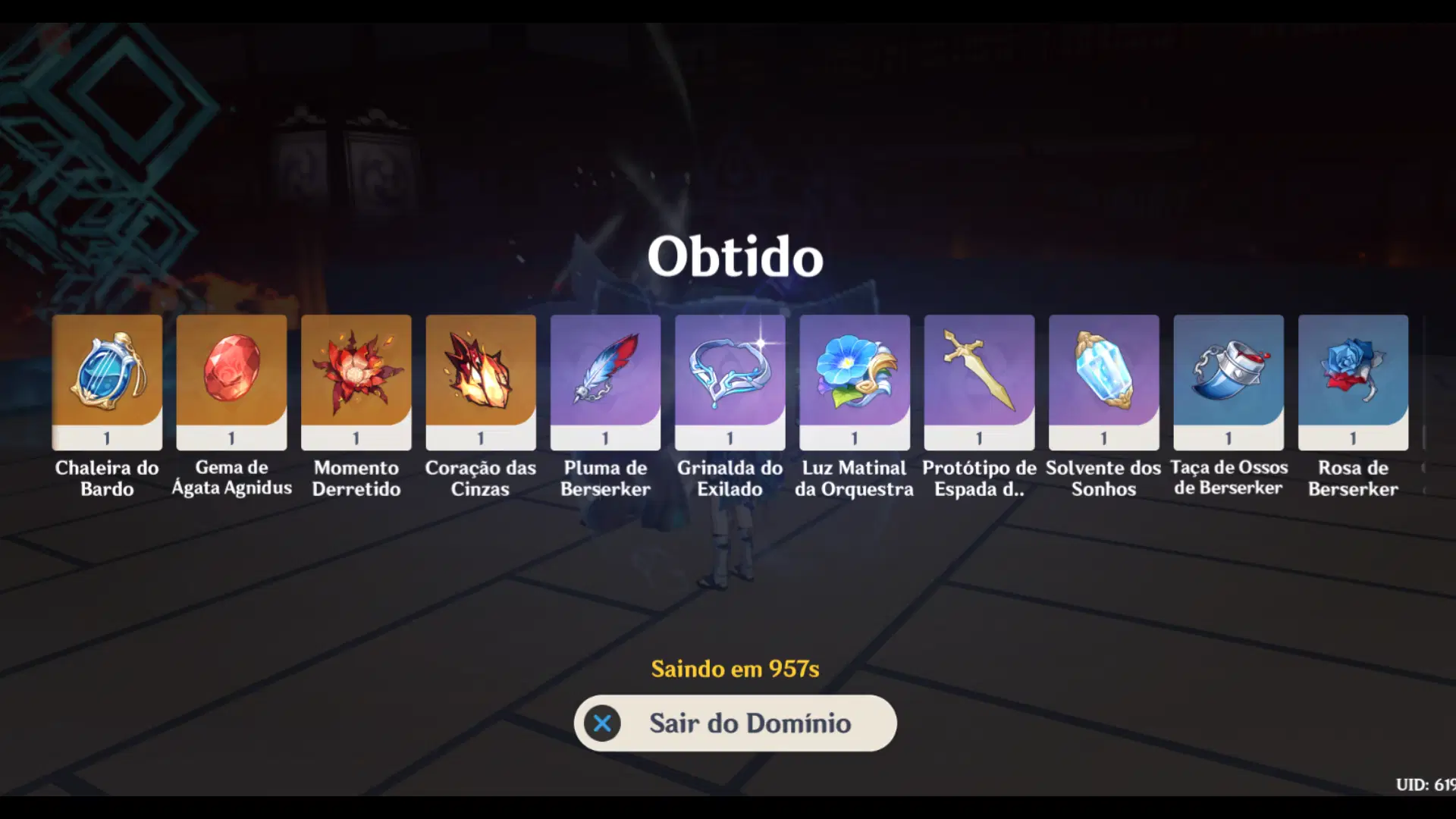Click the Saindo em 957s countdown text
The width and height of the screenshot is (1456, 819).
point(735,670)
